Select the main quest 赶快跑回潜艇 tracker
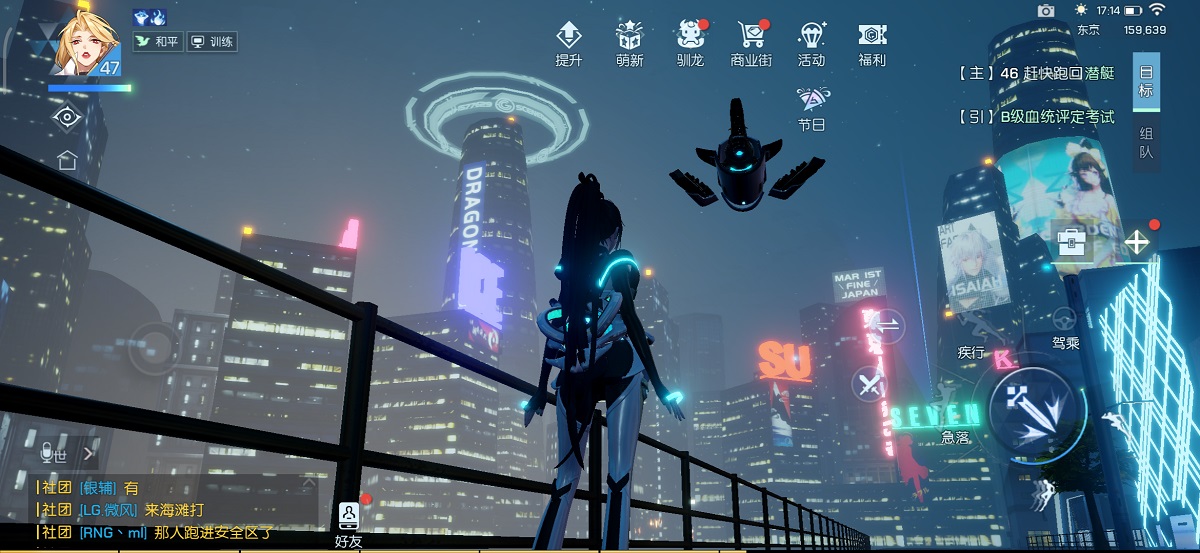The image size is (1200, 553). 1036,73
